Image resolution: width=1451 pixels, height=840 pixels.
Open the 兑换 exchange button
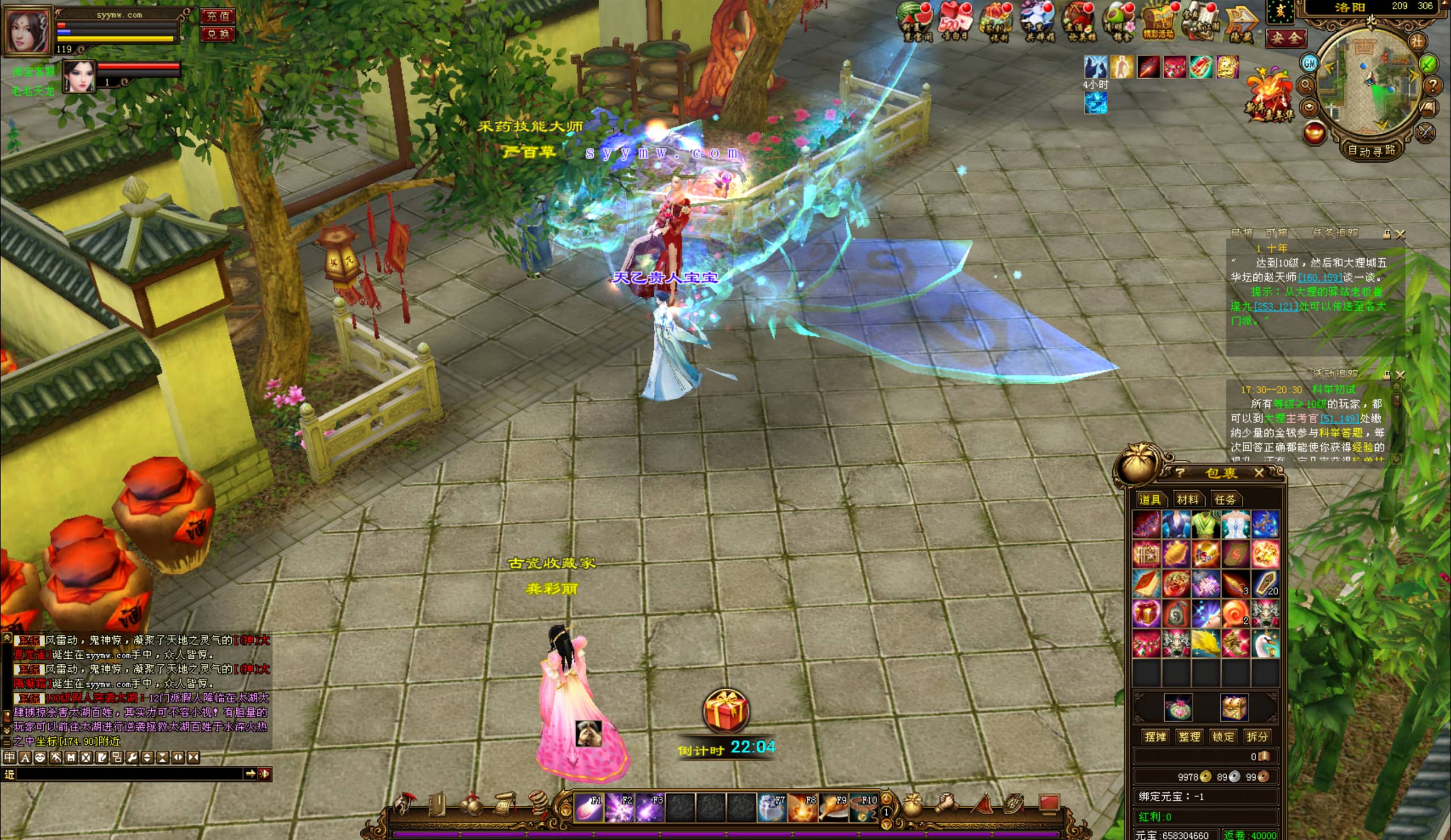[x=218, y=34]
